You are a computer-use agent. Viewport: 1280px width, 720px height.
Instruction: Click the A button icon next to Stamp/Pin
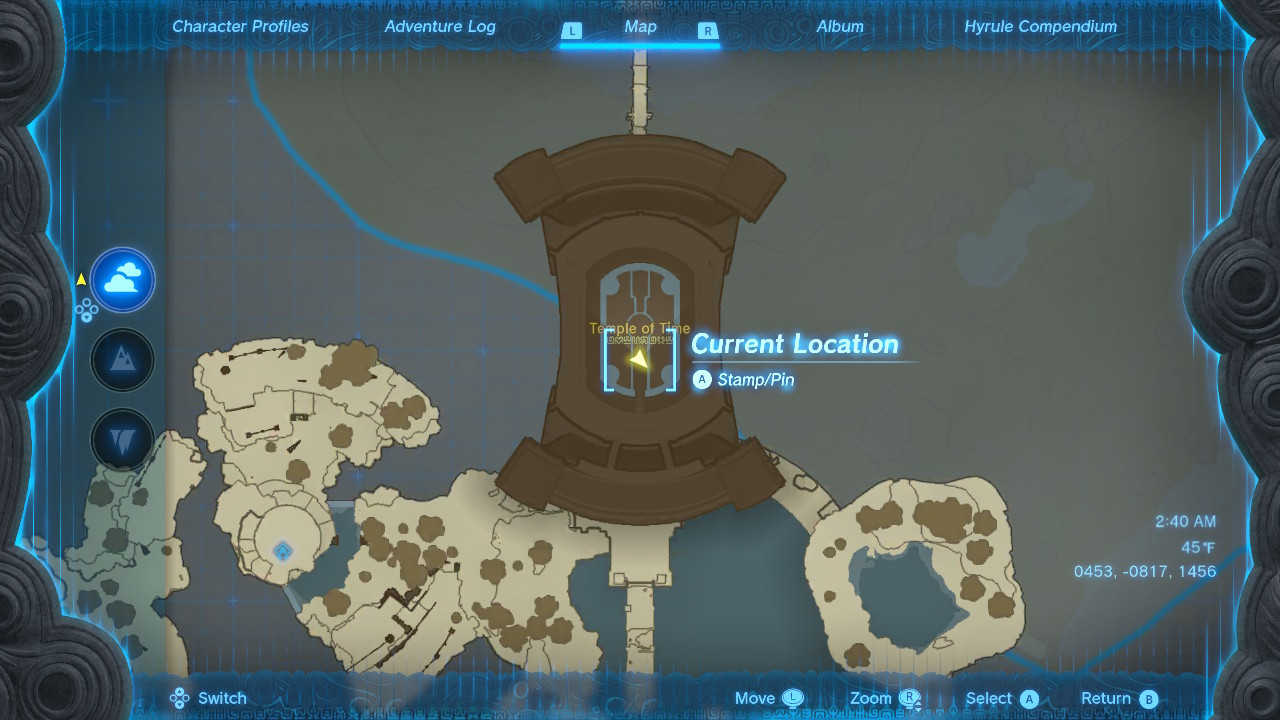(x=702, y=380)
